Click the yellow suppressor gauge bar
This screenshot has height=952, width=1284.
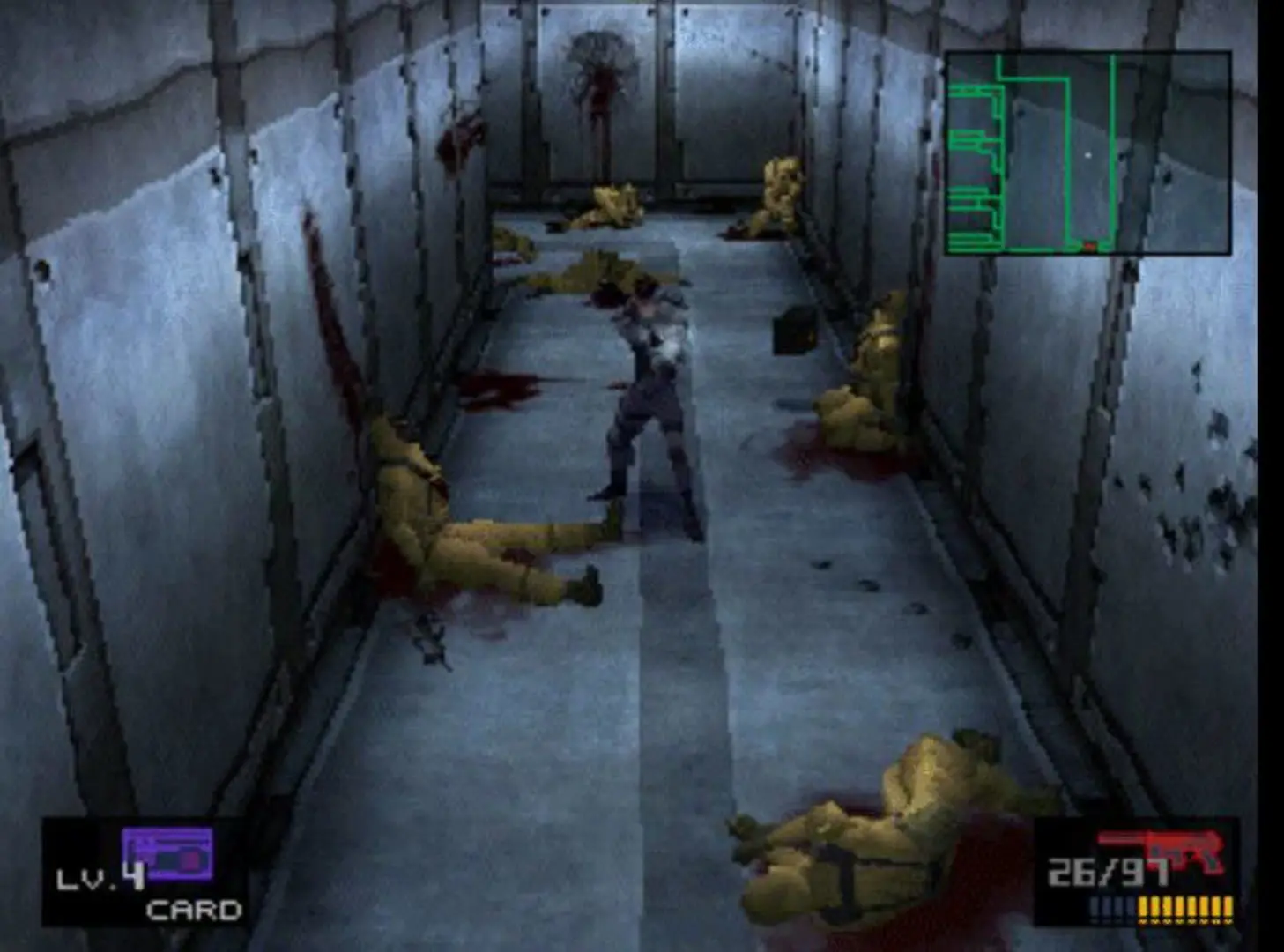point(1185,908)
